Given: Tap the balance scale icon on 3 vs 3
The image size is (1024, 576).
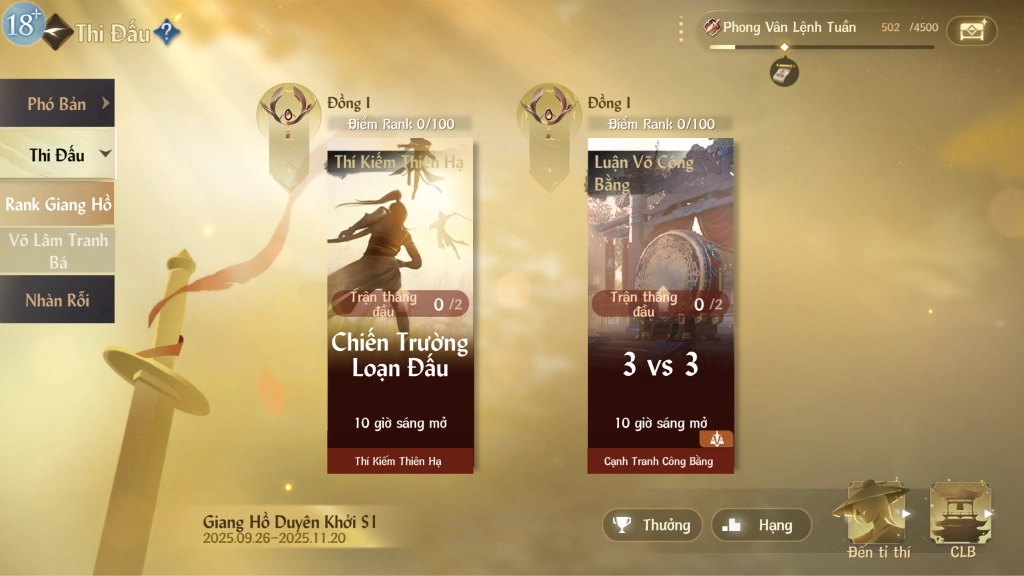Looking at the screenshot, I should 716,439.
